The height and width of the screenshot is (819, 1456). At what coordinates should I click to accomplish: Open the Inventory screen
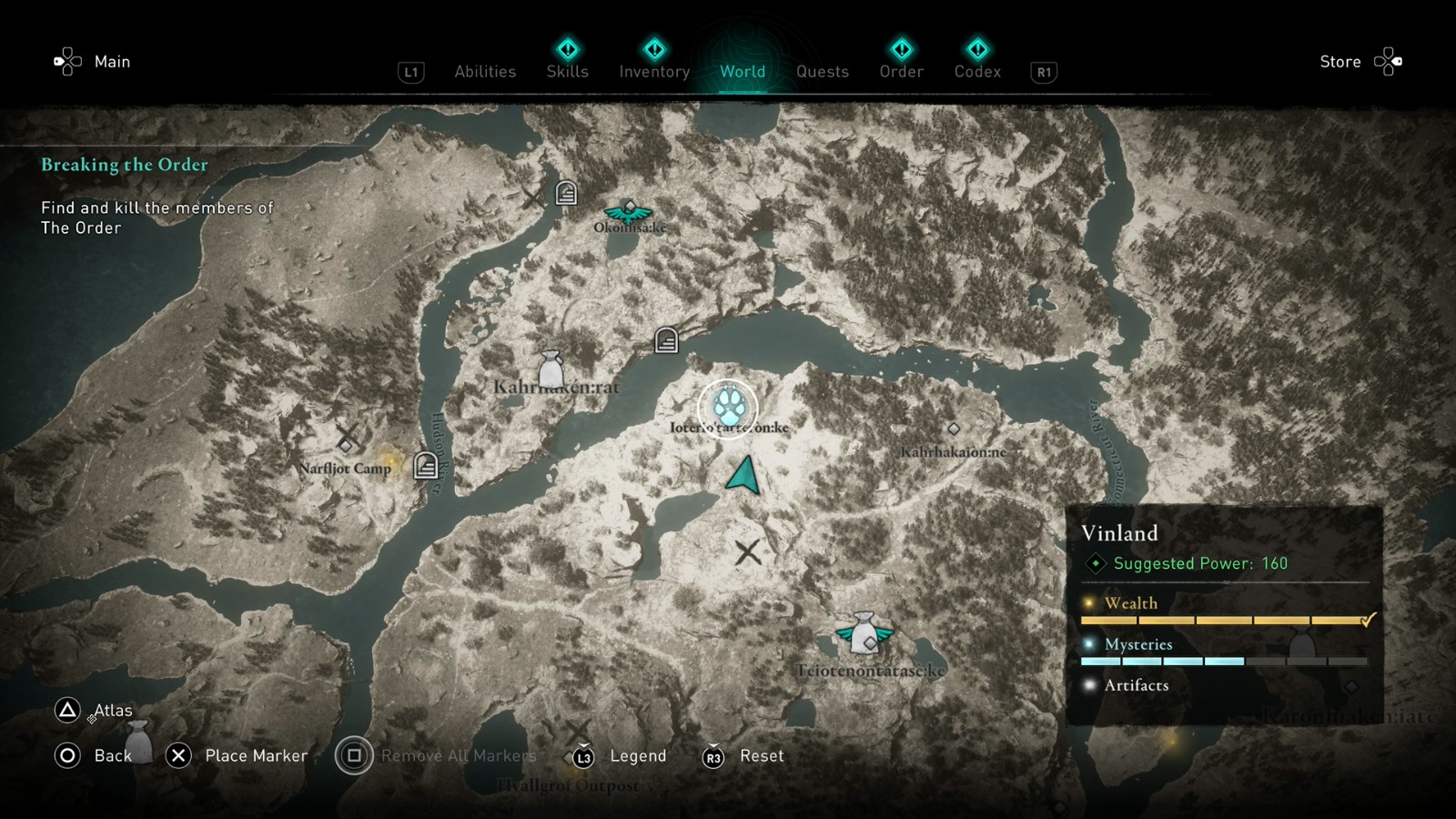pyautogui.click(x=653, y=71)
